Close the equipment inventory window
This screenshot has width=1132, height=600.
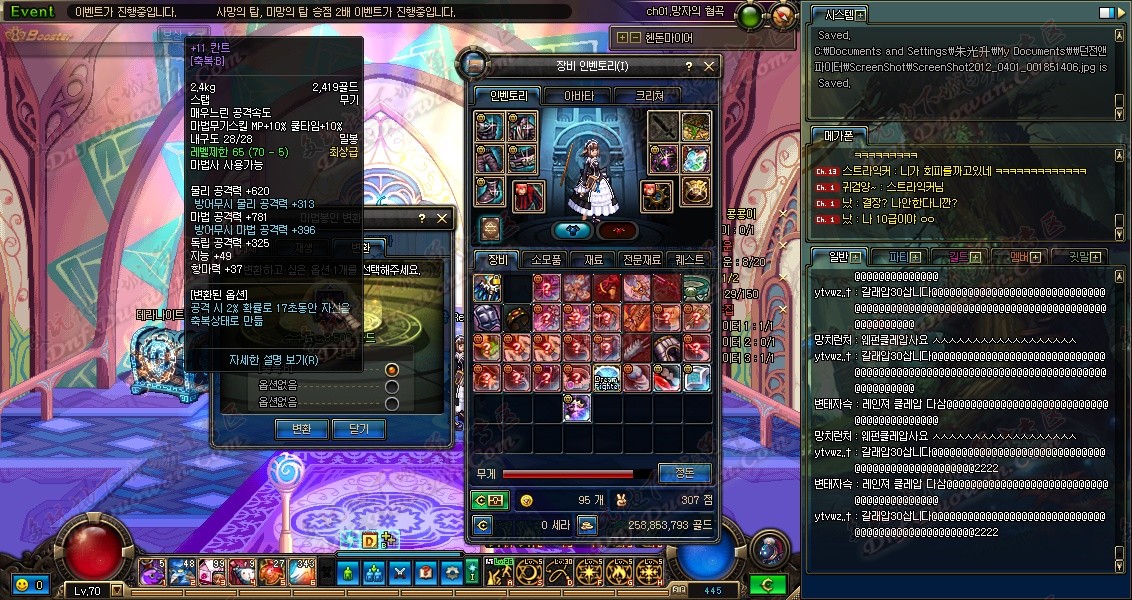click(x=709, y=66)
